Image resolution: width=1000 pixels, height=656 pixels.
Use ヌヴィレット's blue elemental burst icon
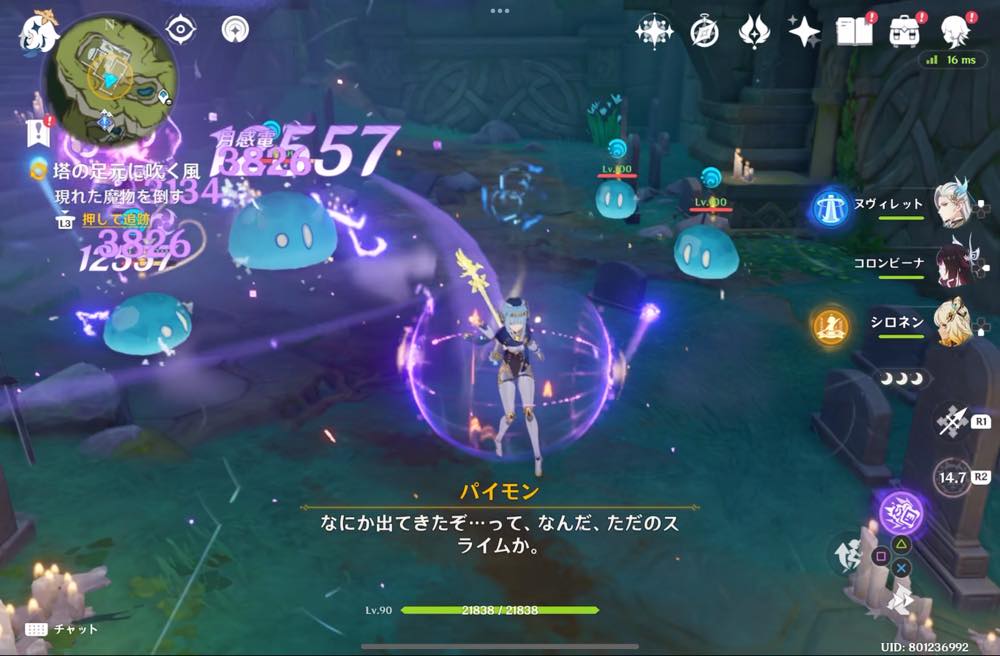click(830, 205)
